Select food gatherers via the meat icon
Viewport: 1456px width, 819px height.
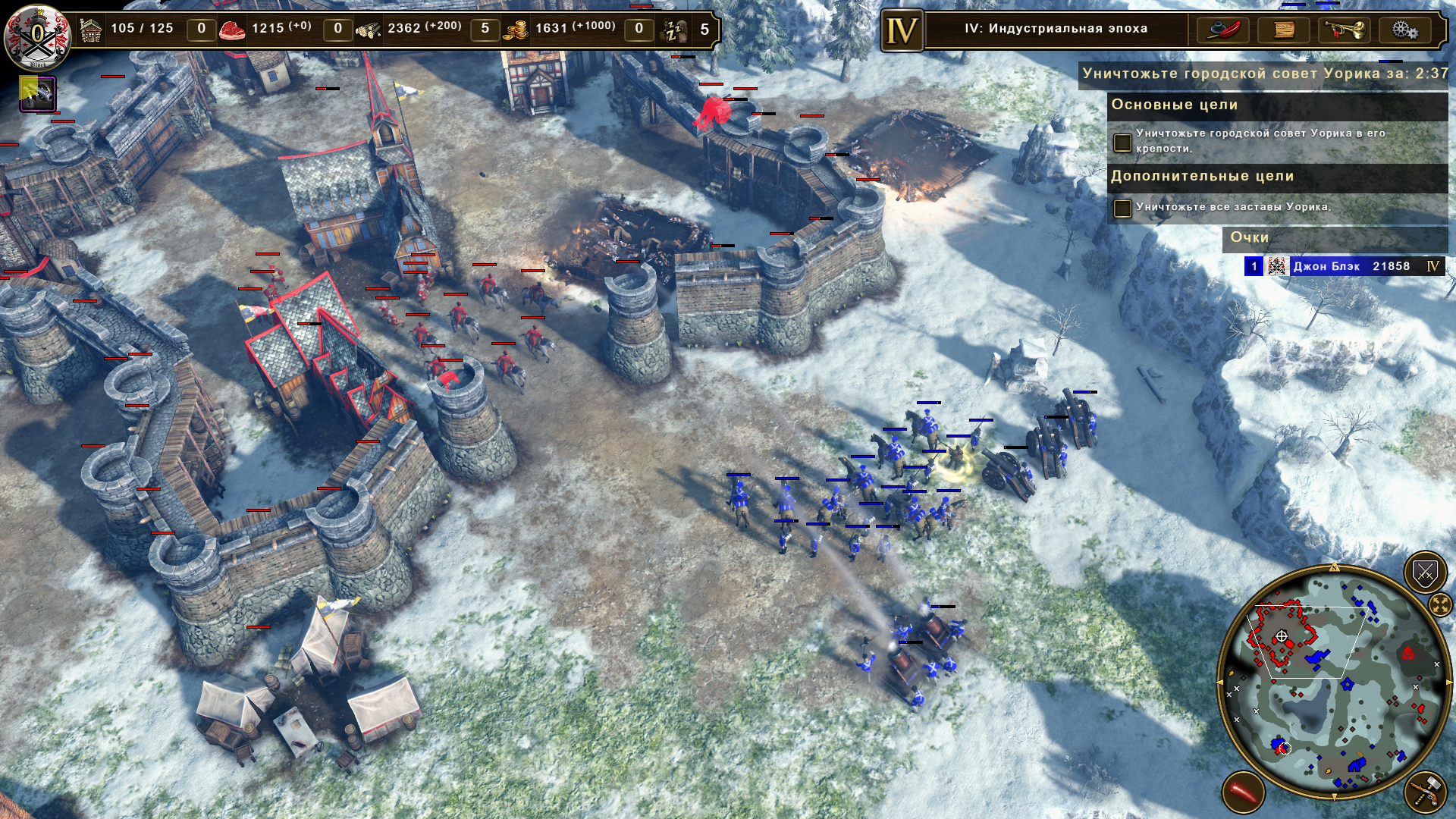click(x=232, y=30)
